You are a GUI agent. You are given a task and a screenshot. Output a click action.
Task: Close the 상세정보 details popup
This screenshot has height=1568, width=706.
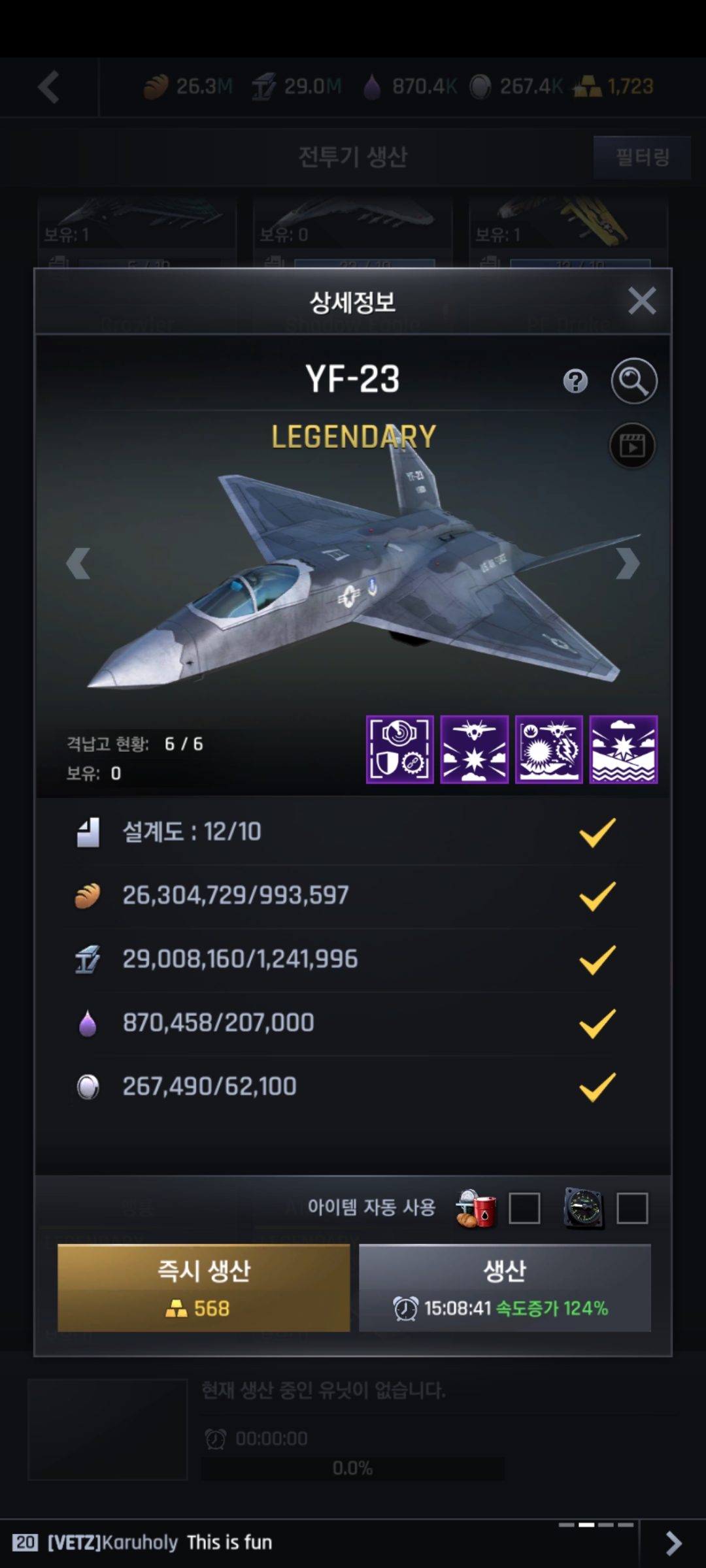point(641,301)
